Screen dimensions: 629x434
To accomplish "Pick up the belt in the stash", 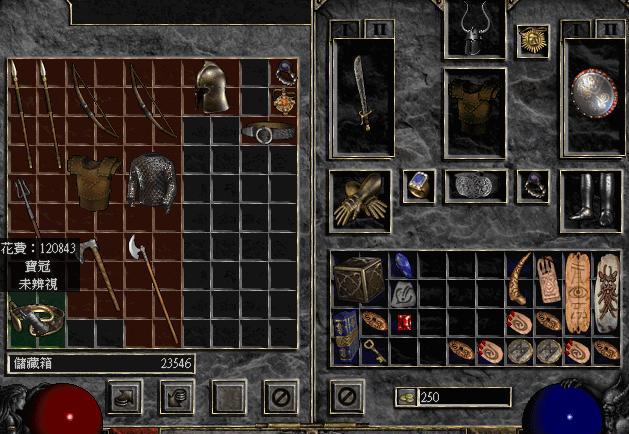I will (x=269, y=132).
